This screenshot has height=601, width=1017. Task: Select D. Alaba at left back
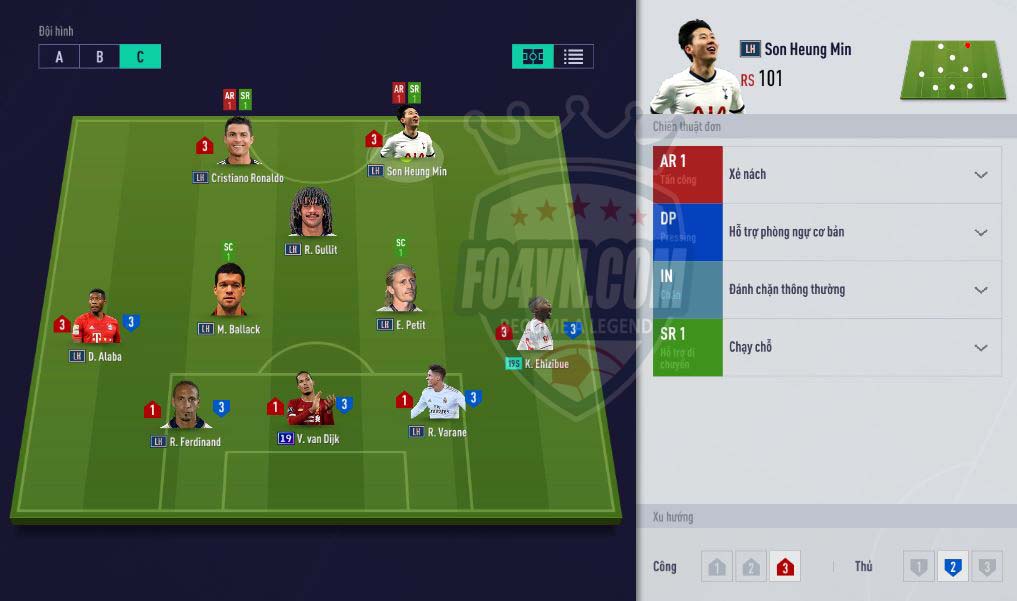point(97,319)
